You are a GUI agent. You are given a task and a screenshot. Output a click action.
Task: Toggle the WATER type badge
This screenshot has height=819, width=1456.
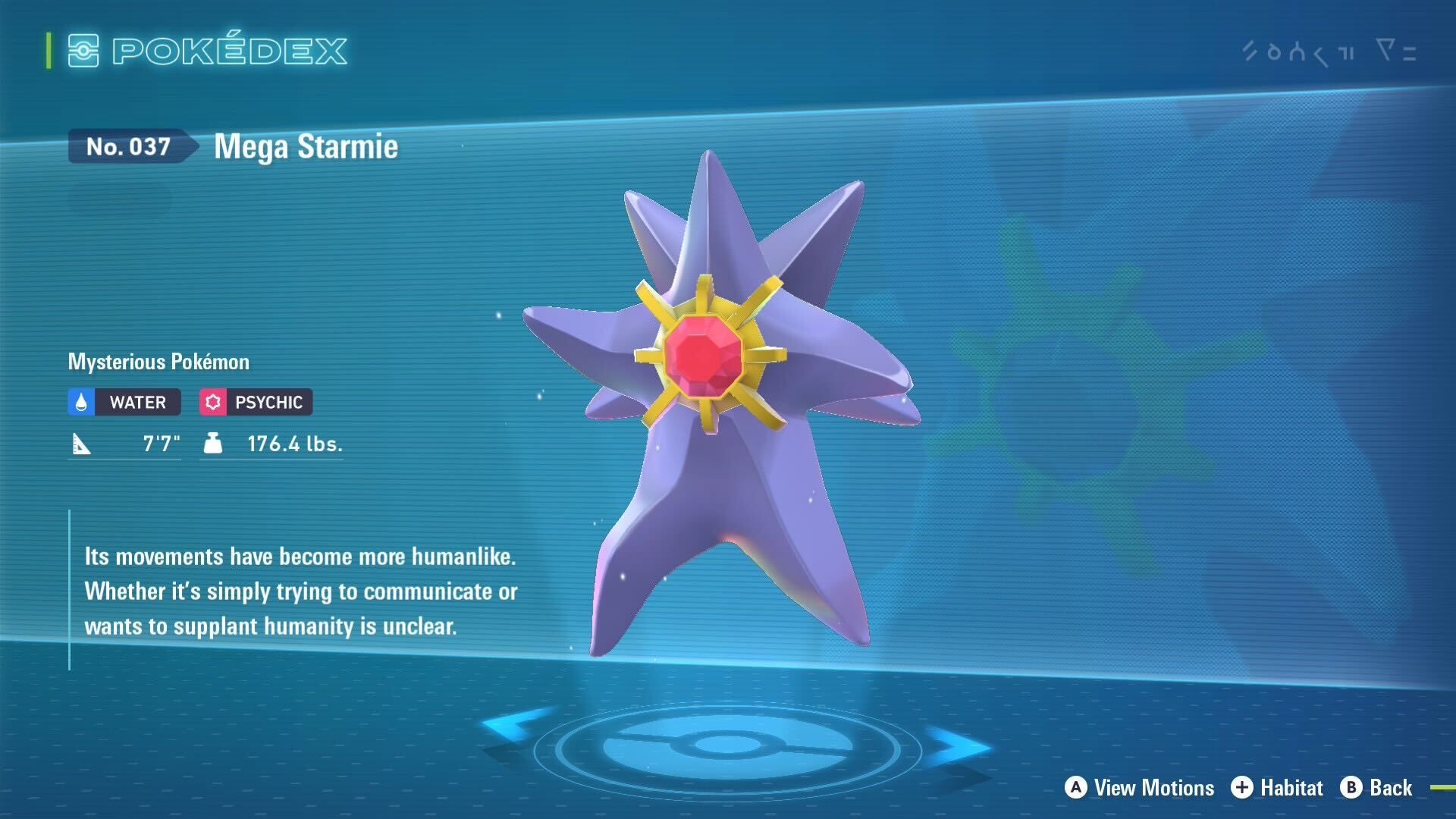tap(124, 402)
